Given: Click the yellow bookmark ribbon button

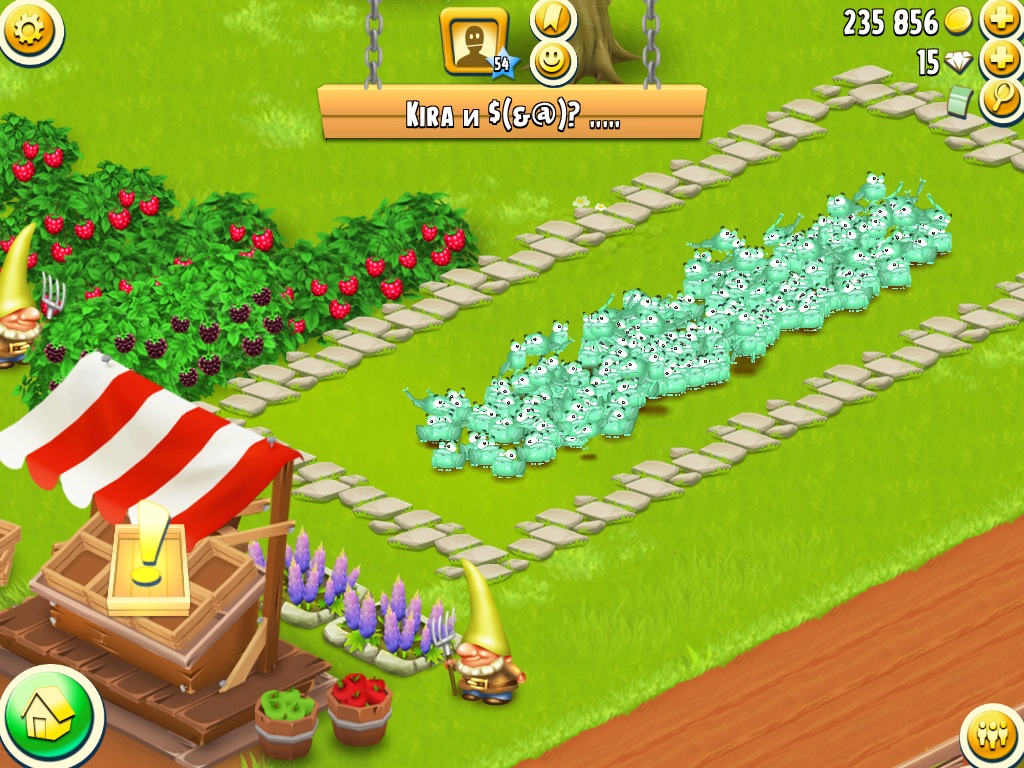Looking at the screenshot, I should coord(553,18).
